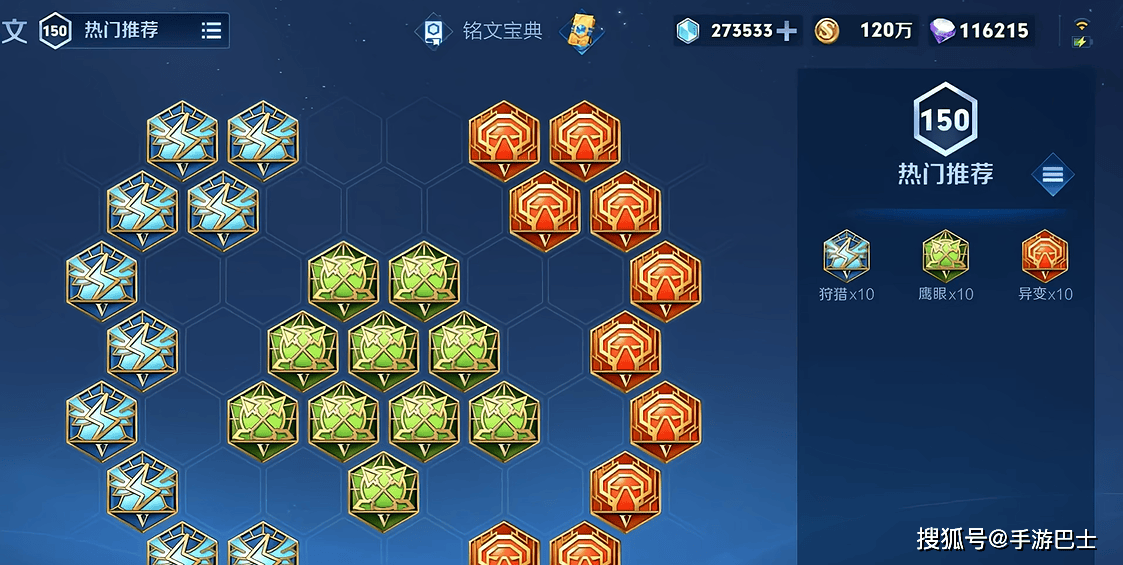Image resolution: width=1123 pixels, height=565 pixels.
Task: Click the golden ticket icon beside 铭文宝典
Action: pos(581,31)
